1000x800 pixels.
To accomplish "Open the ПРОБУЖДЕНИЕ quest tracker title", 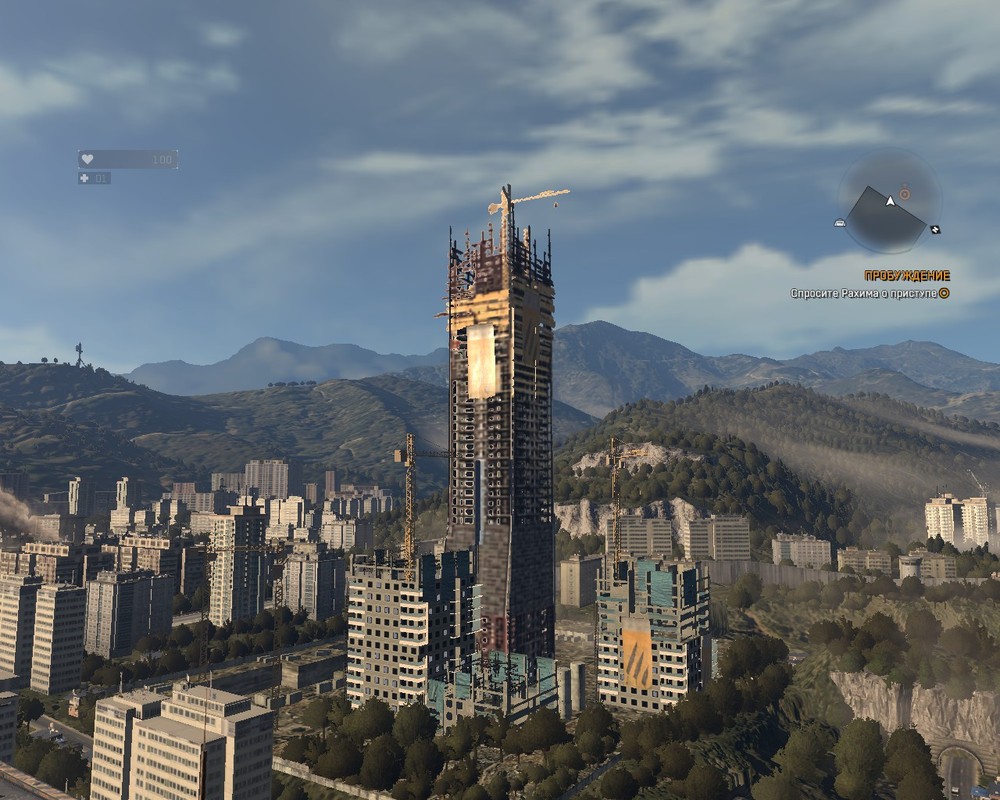I will click(907, 276).
